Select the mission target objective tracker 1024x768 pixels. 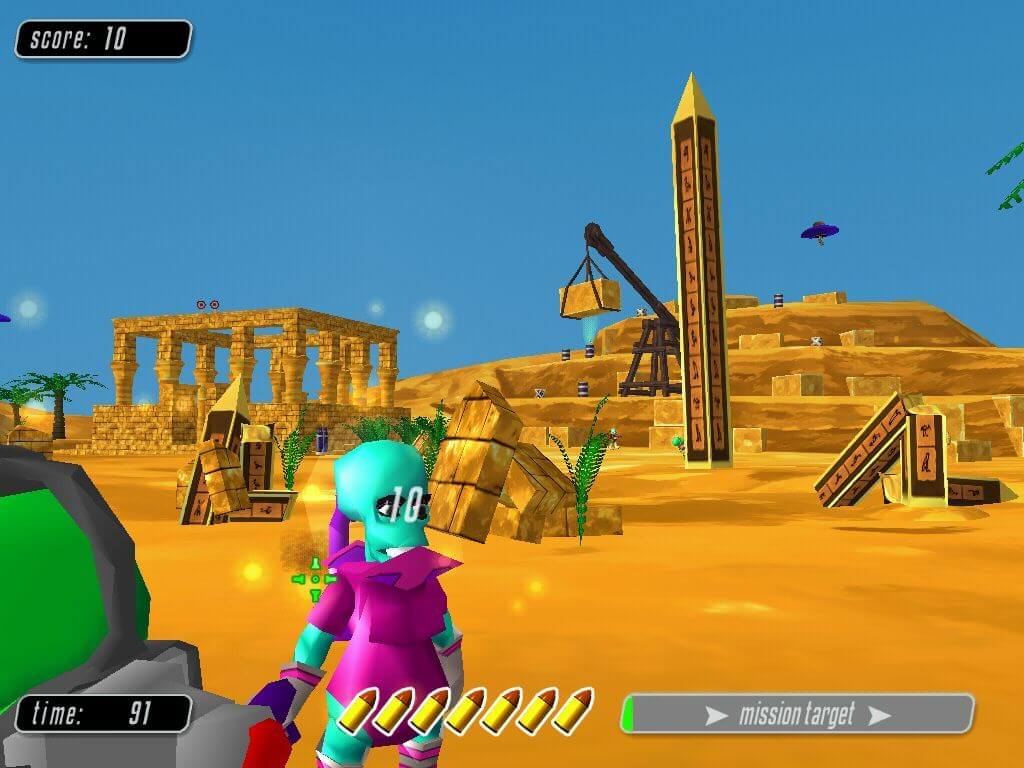point(797,714)
